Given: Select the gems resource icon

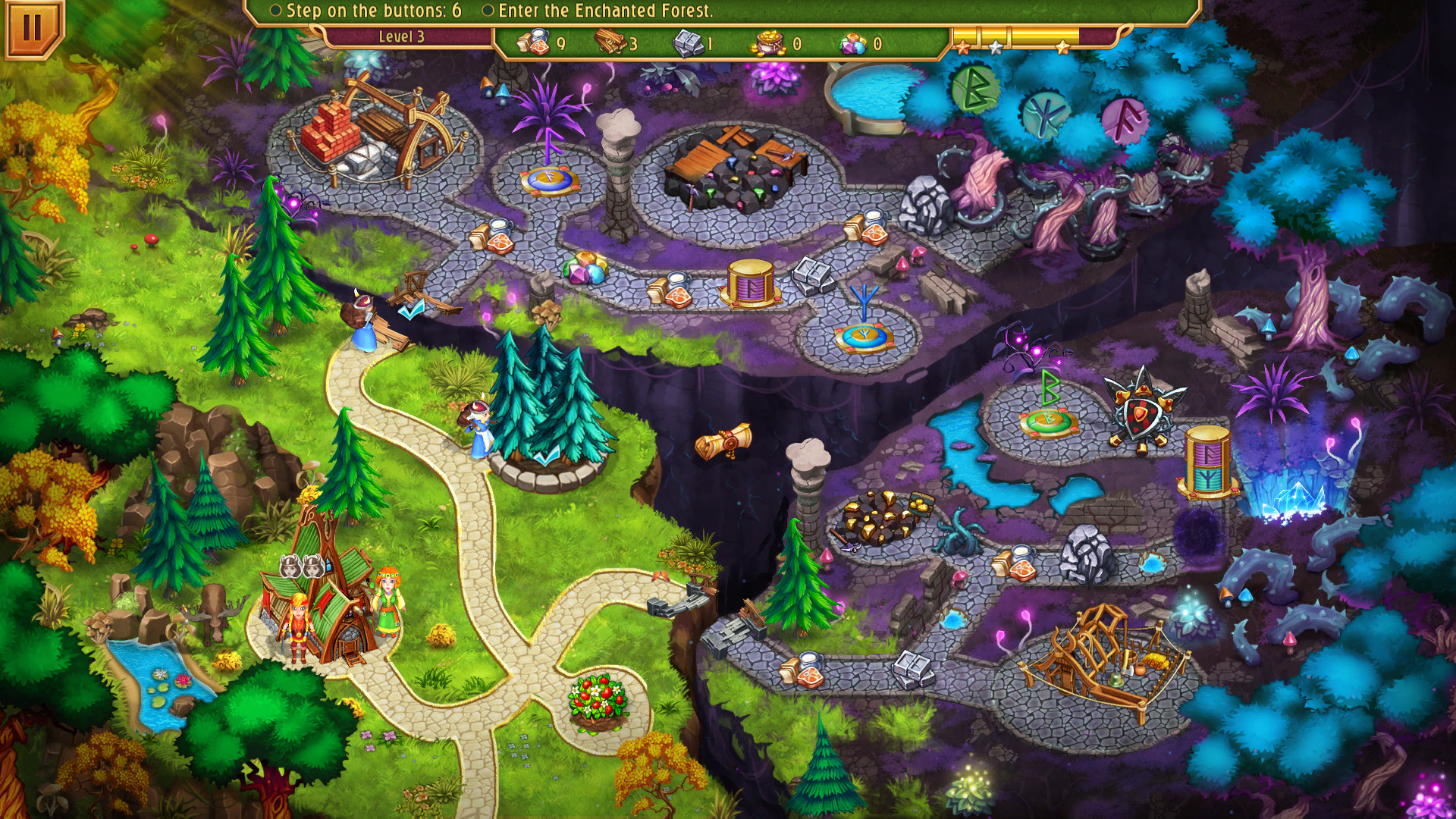Looking at the screenshot, I should 851,42.
